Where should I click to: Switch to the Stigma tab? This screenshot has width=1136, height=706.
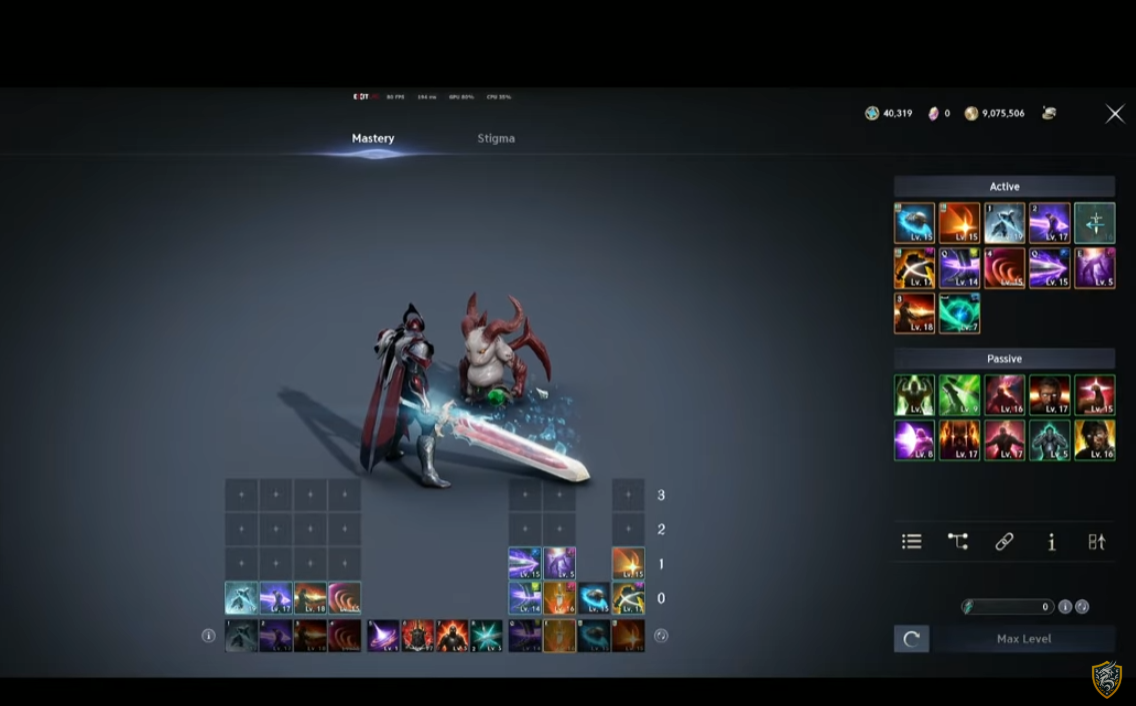(496, 138)
